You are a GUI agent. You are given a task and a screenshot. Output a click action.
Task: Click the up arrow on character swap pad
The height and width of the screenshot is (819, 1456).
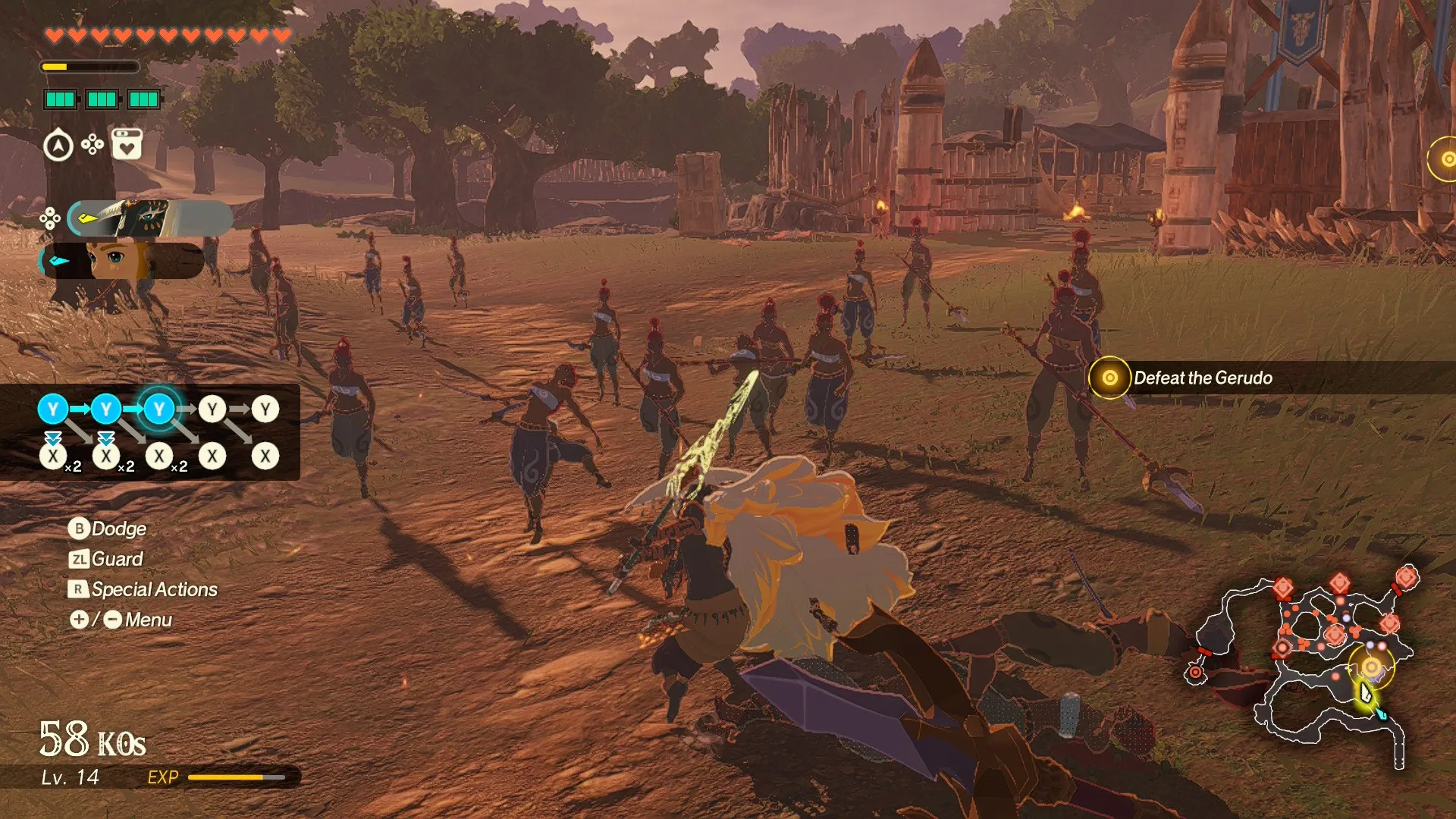click(50, 211)
